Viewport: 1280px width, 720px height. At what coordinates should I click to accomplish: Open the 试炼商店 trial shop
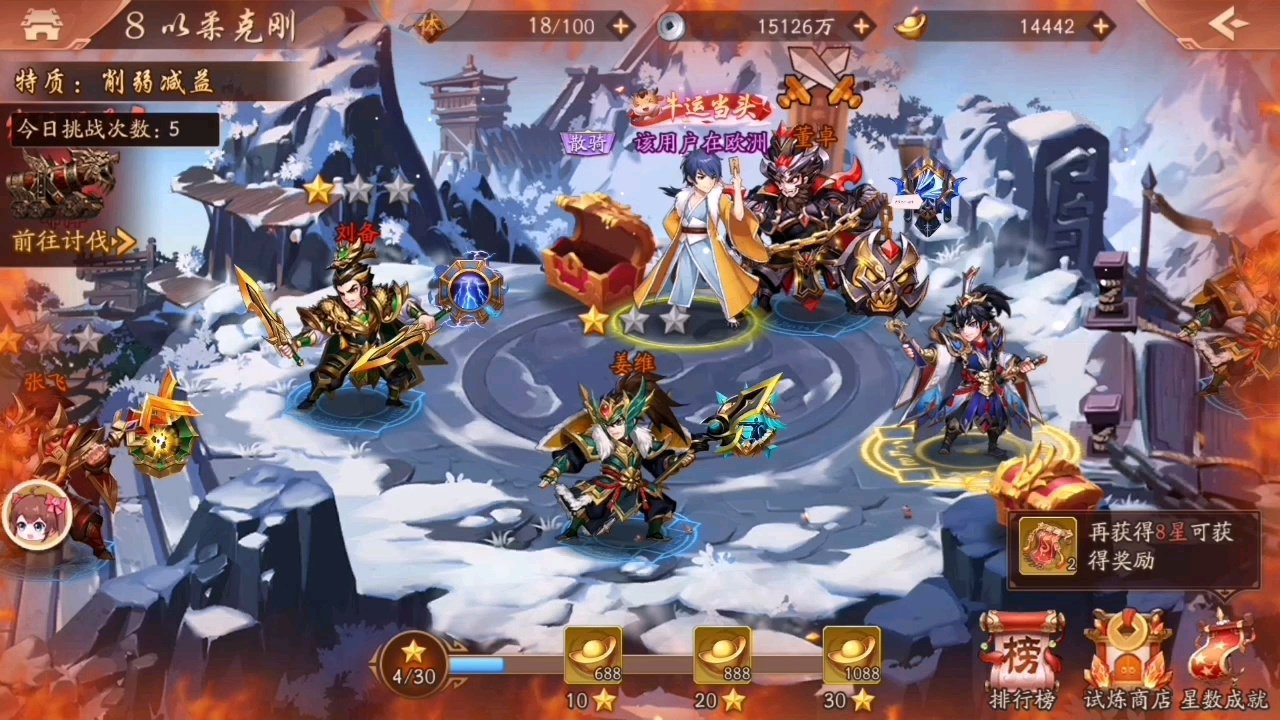click(x=1127, y=660)
